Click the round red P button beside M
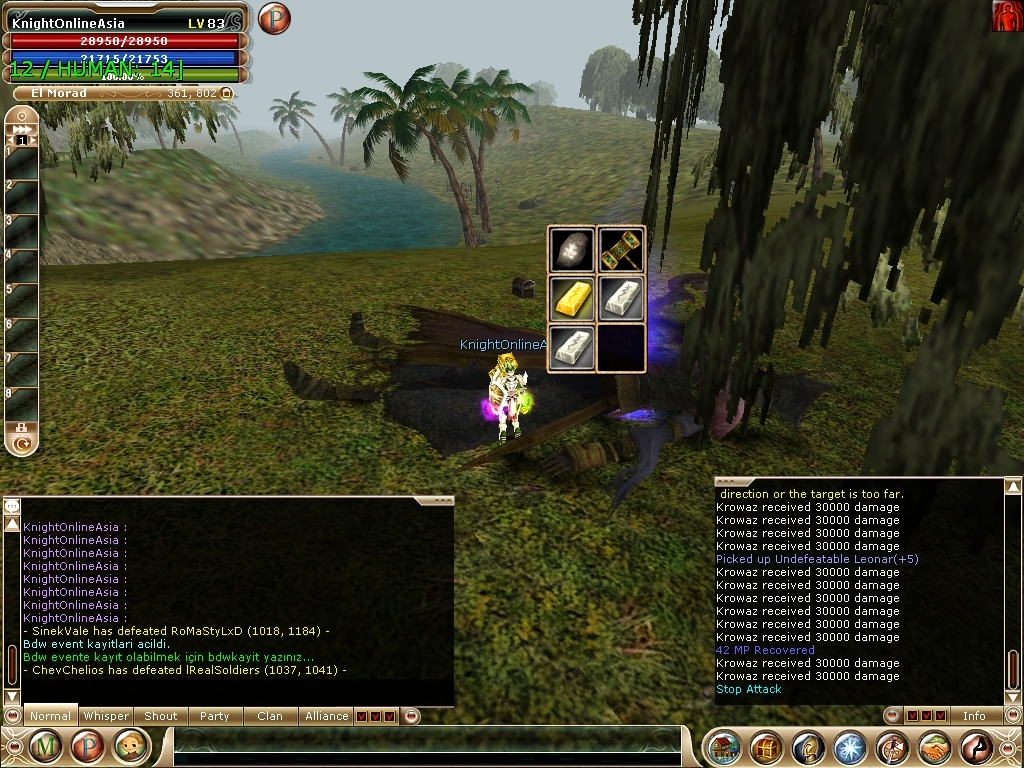Screen dimensions: 1024x768 (87, 746)
